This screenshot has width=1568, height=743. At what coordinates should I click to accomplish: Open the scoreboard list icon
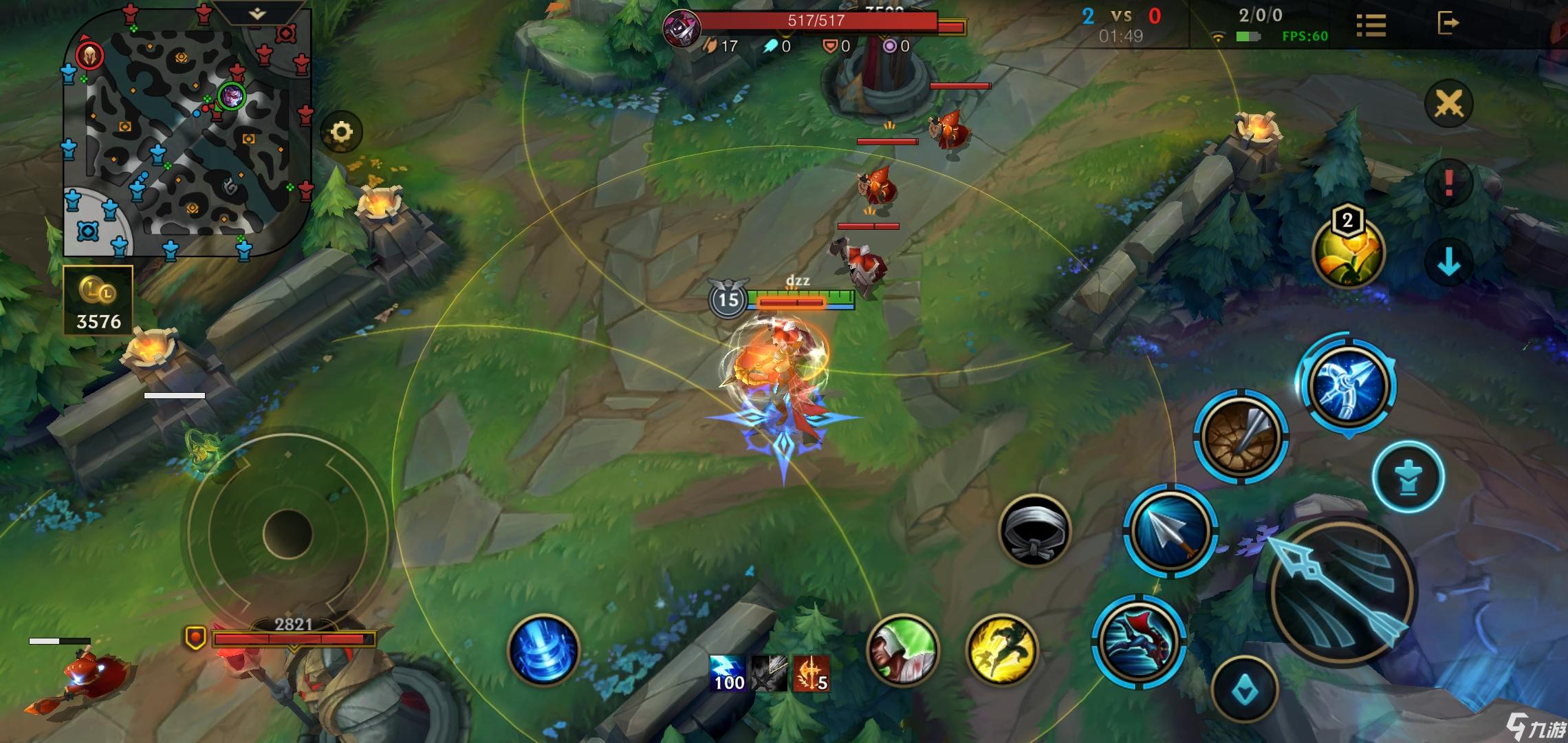(1371, 25)
